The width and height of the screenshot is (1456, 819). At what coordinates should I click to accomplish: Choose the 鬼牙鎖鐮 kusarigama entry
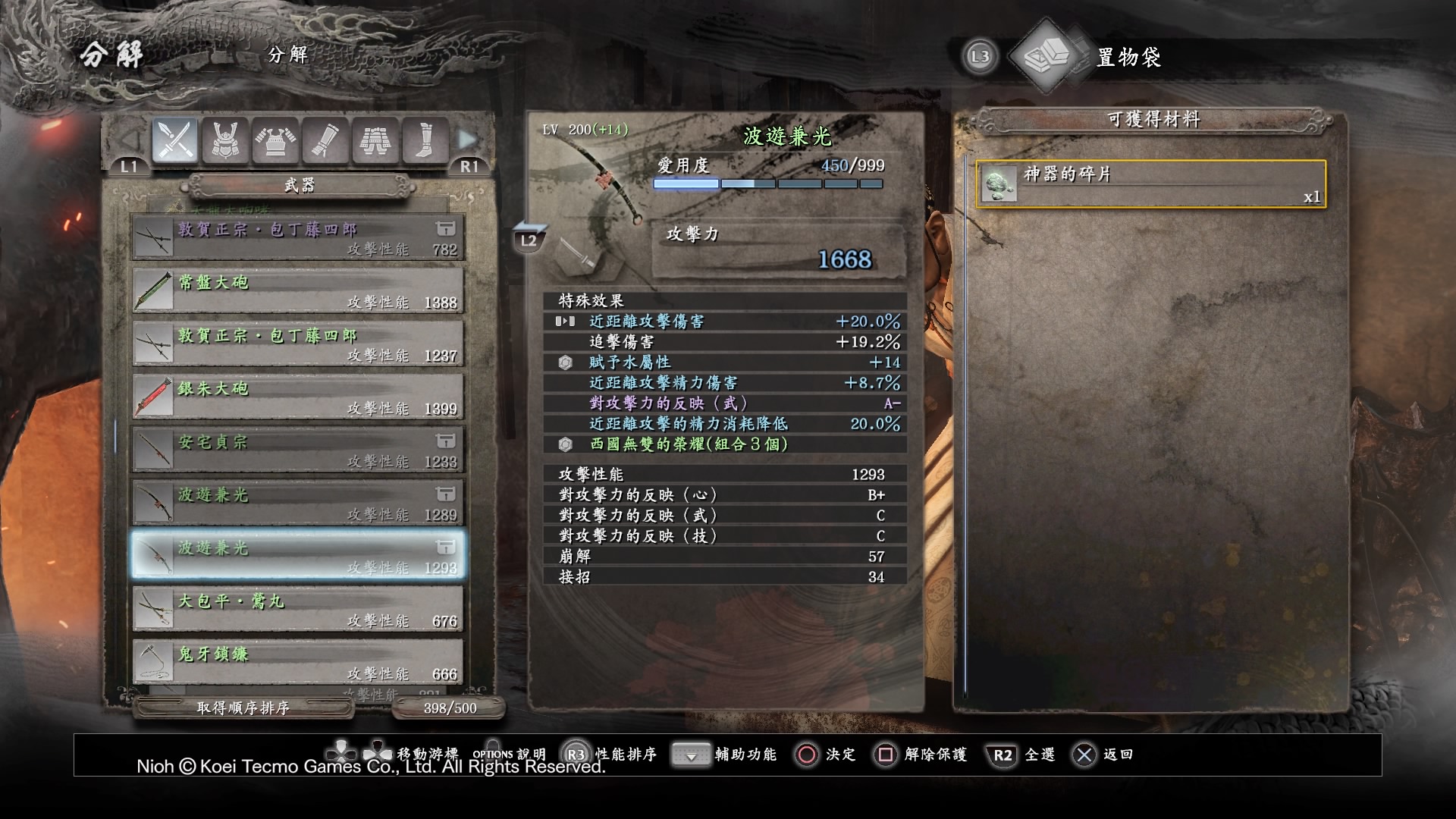pos(298,662)
